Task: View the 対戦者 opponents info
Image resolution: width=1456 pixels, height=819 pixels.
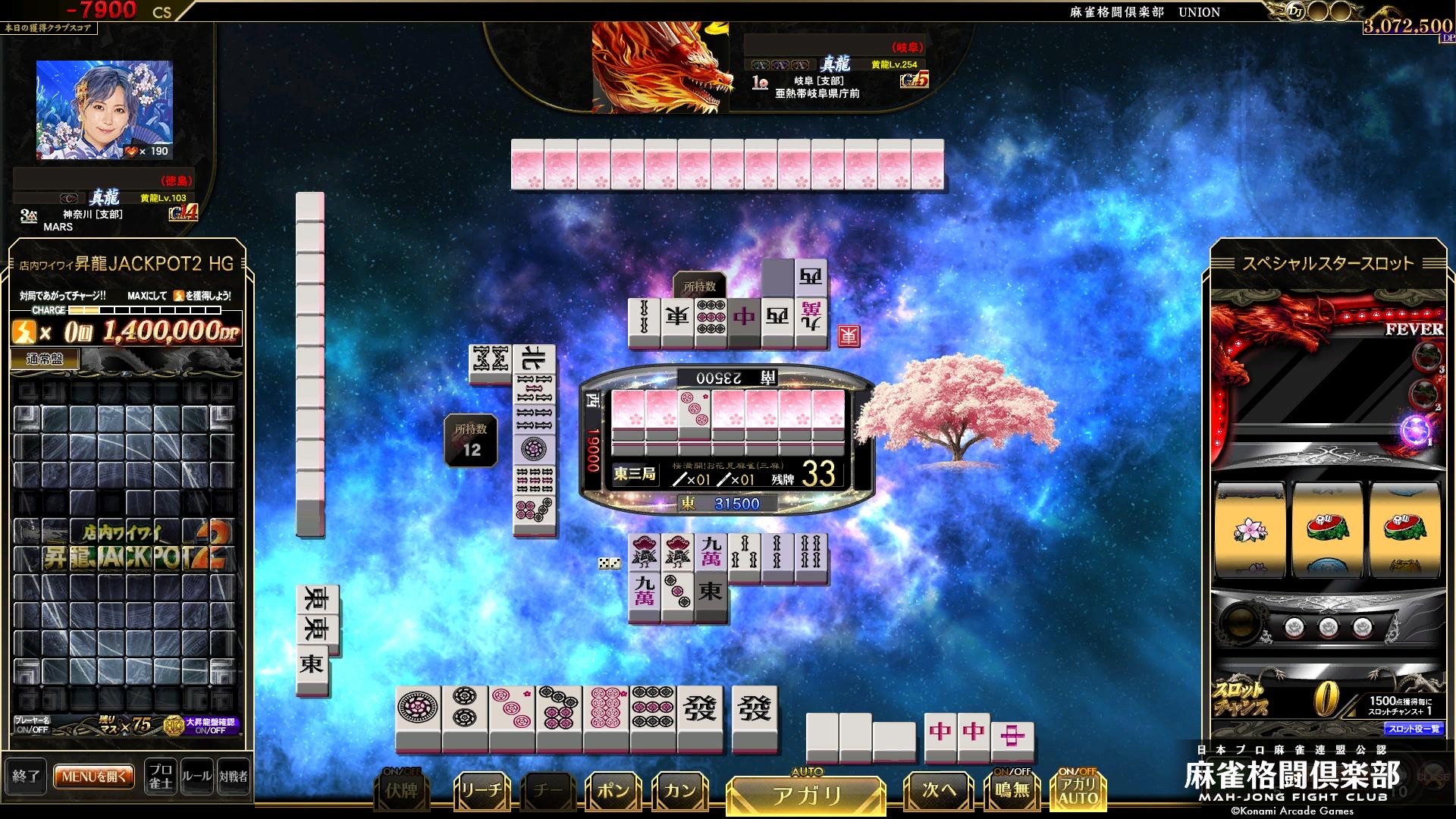Action: point(233,777)
